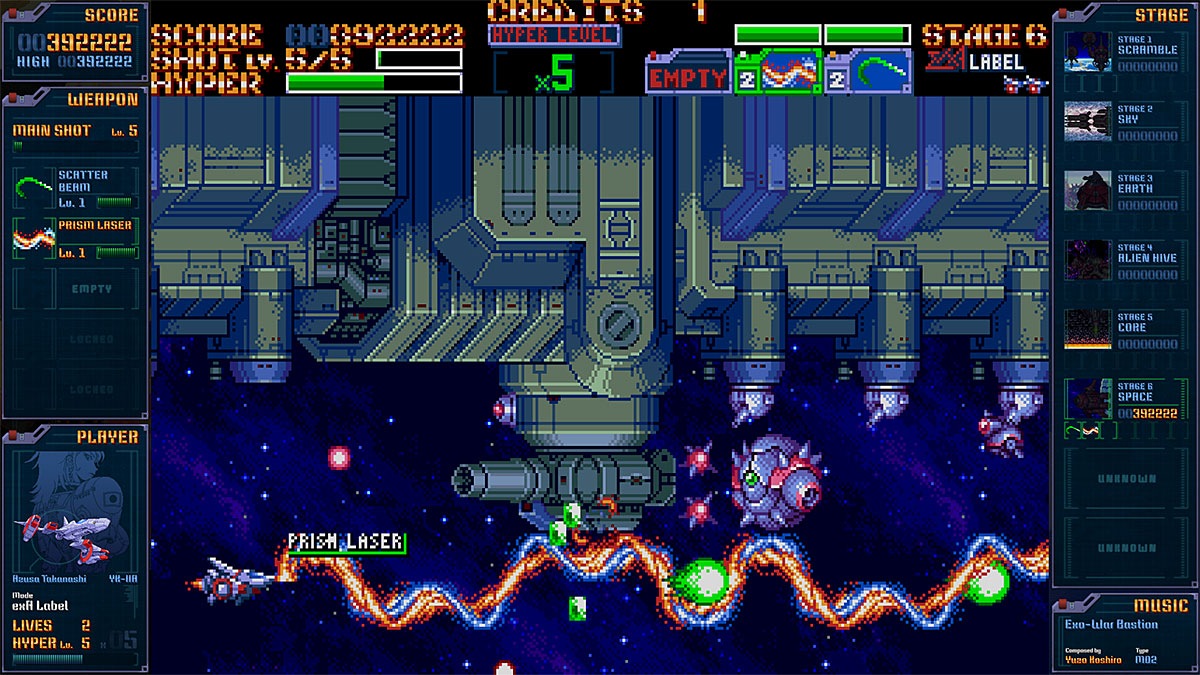Pick the Stage 5 Core entry

(x=1125, y=329)
